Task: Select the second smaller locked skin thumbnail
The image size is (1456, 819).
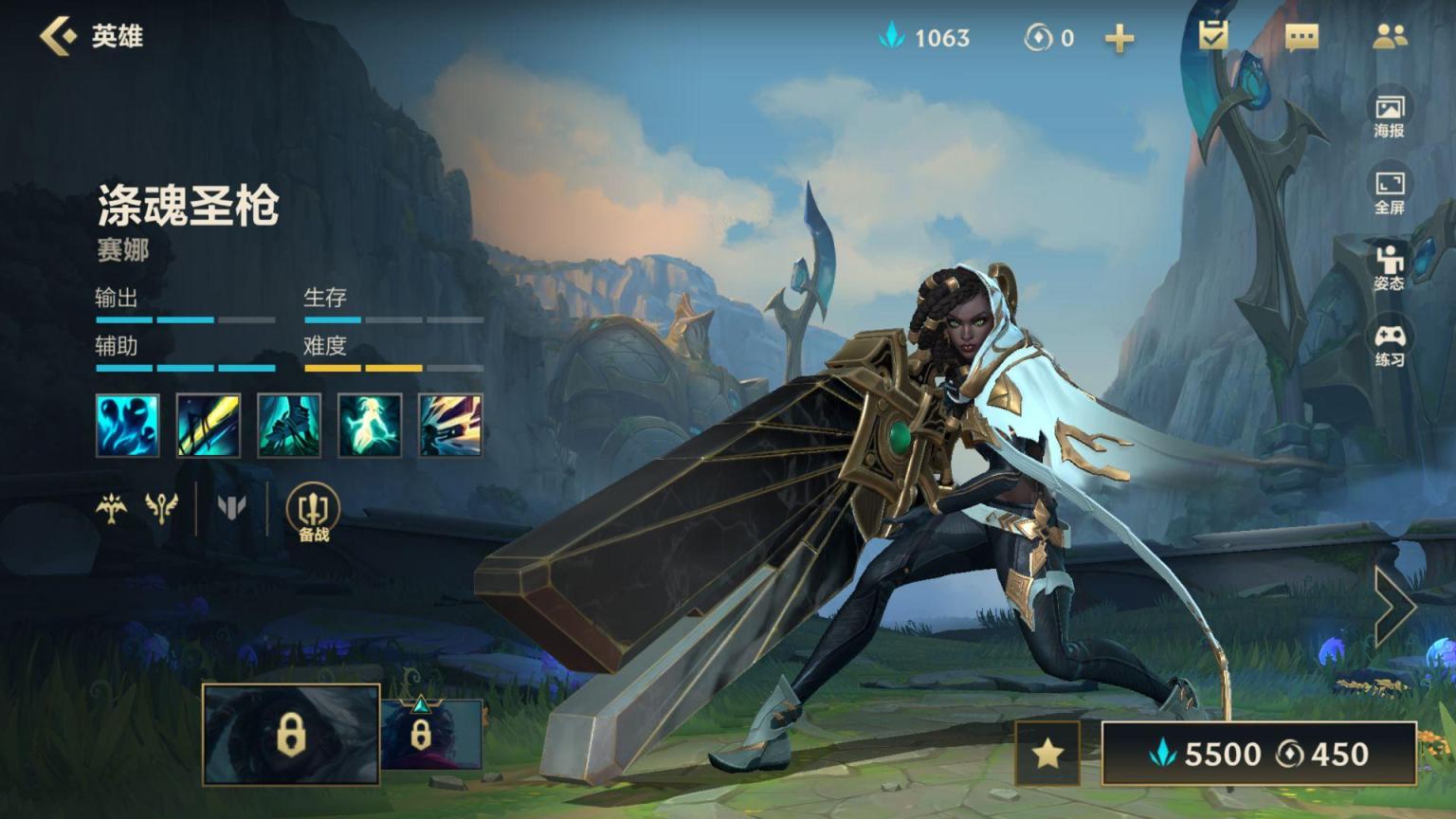Action: [431, 735]
